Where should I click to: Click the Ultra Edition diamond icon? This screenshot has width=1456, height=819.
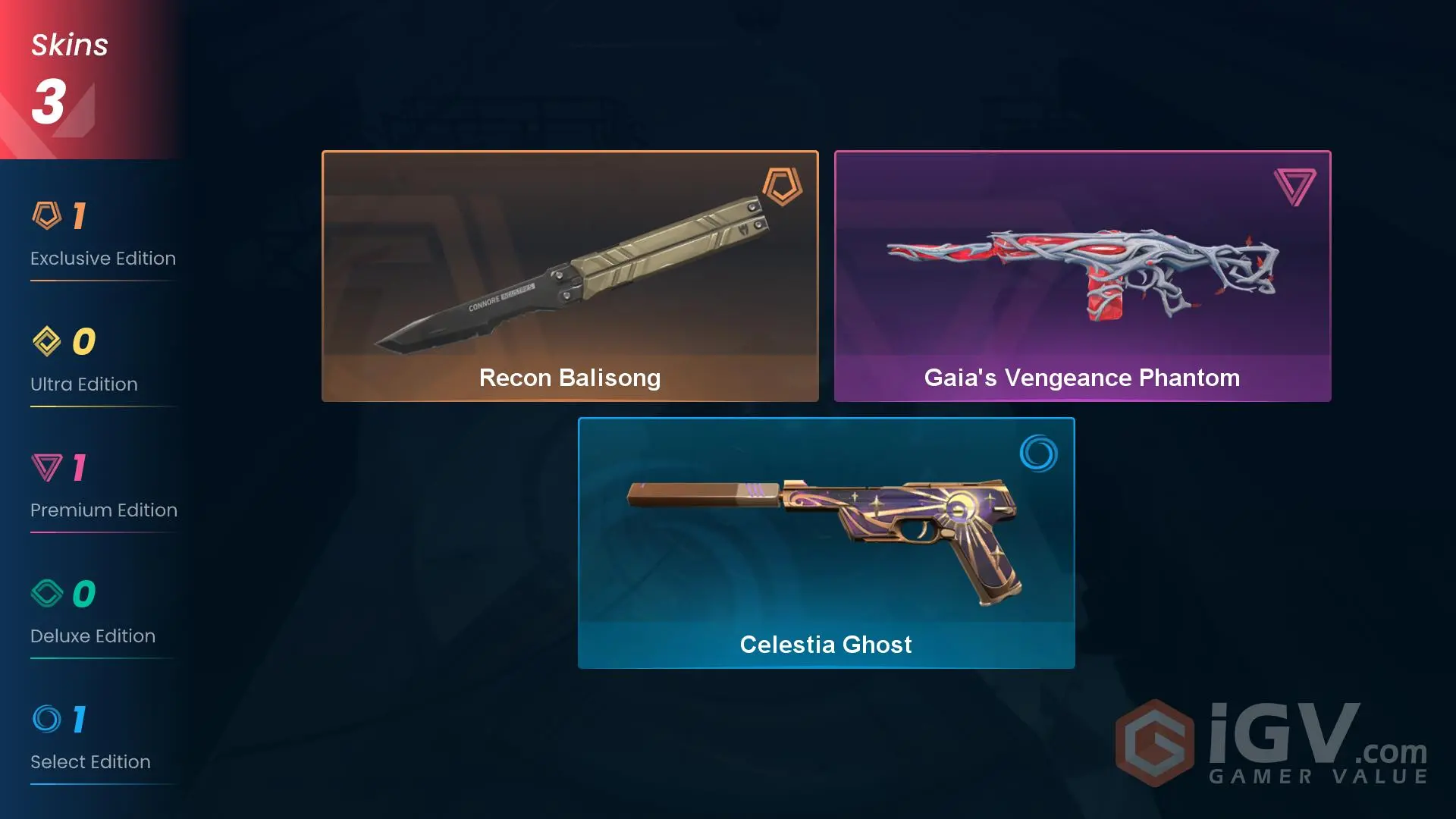point(45,343)
